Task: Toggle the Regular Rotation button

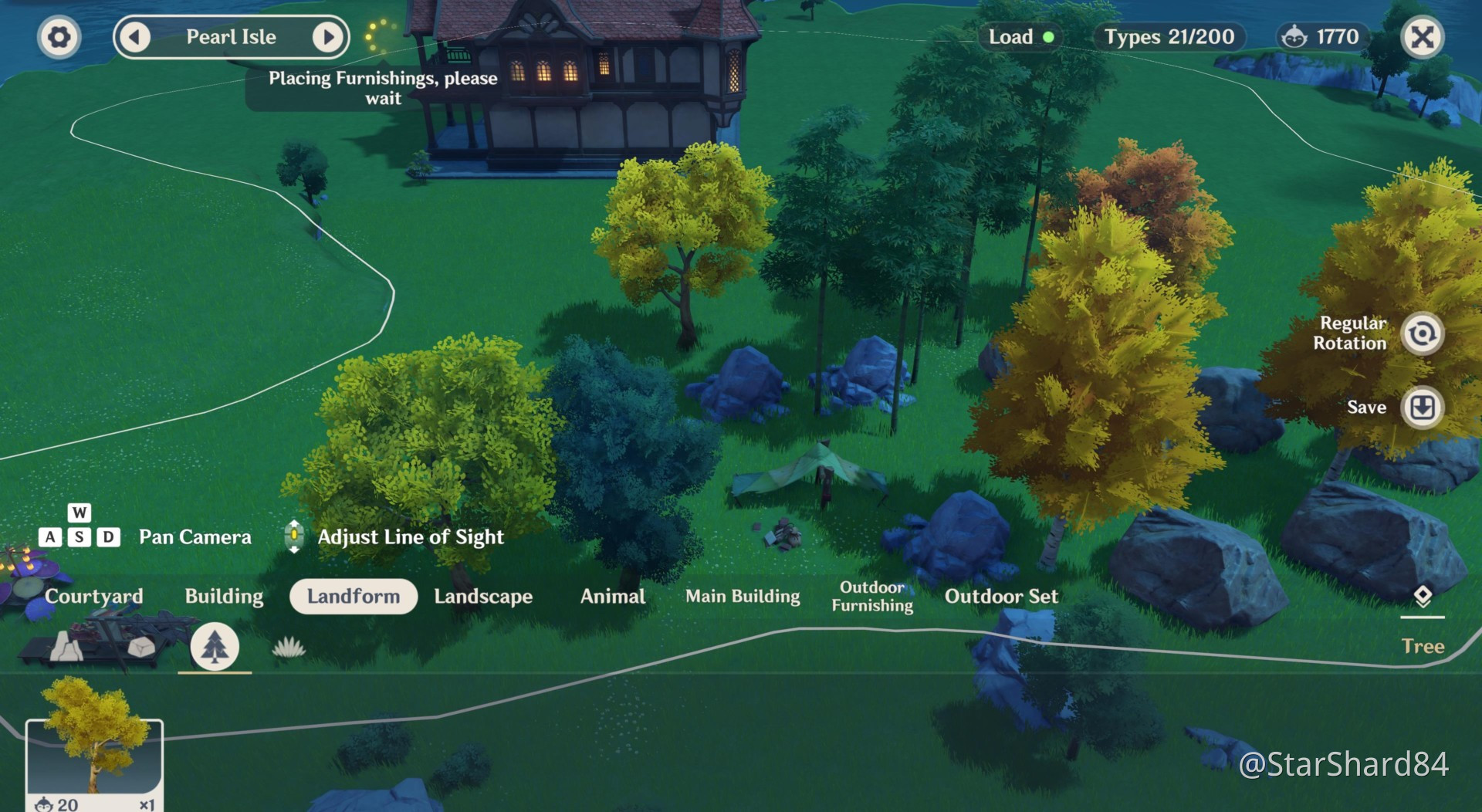Action: point(1422,333)
